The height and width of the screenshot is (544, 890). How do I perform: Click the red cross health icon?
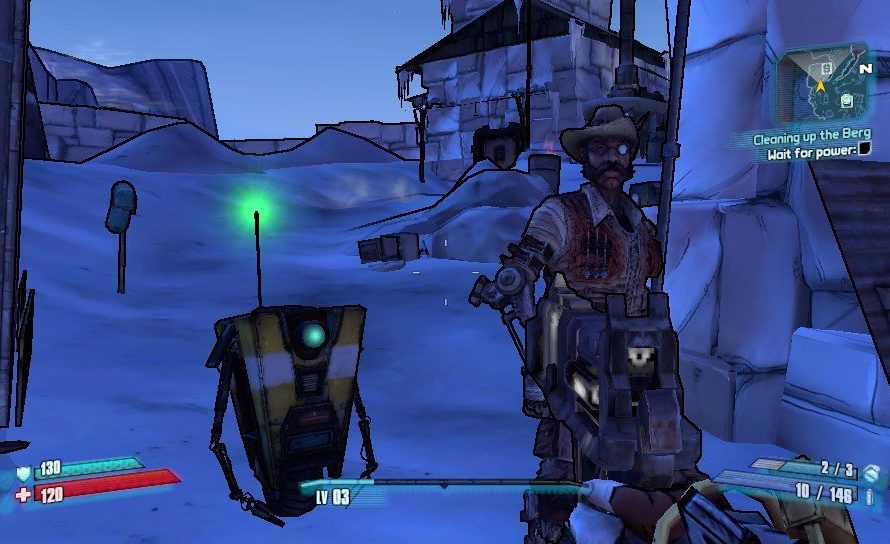point(23,494)
